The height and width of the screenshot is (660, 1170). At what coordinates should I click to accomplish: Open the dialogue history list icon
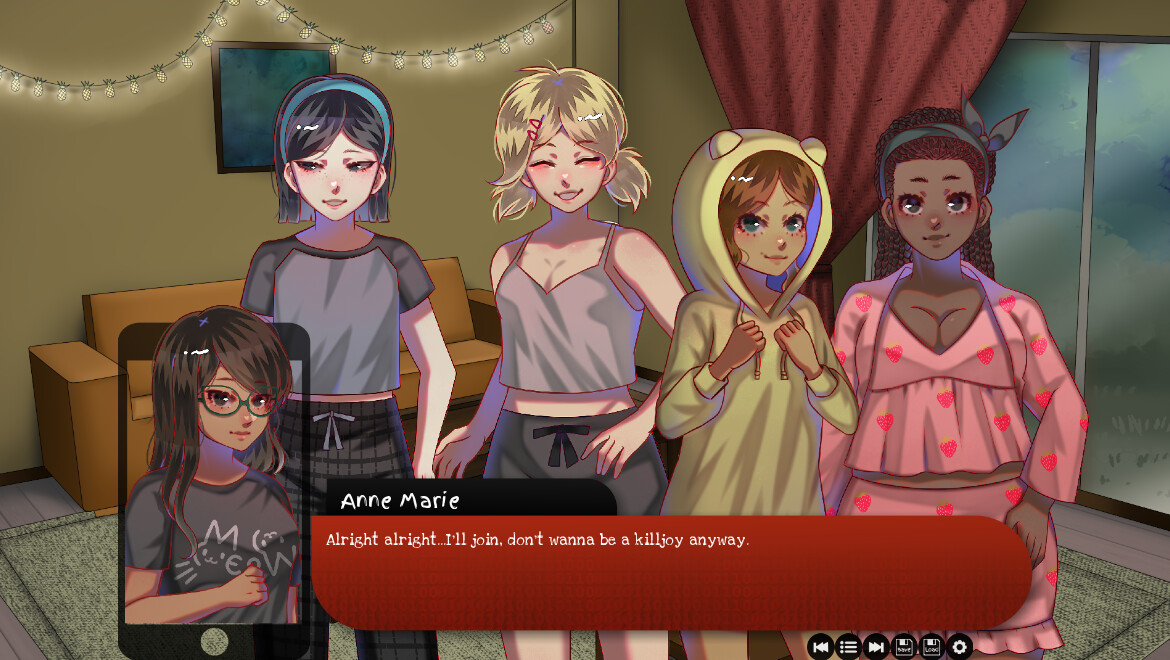point(848,647)
